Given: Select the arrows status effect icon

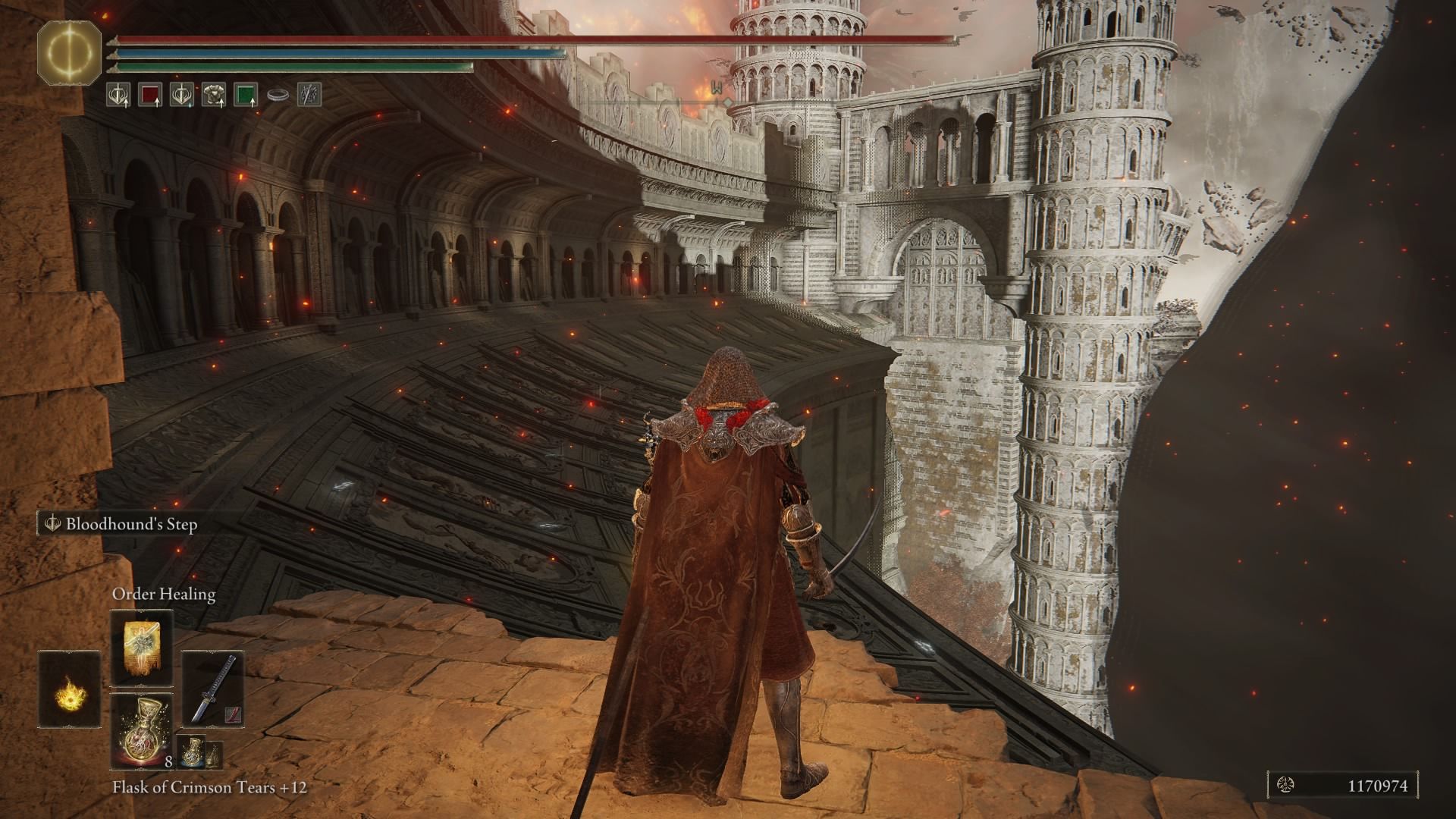Looking at the screenshot, I should (x=307, y=93).
